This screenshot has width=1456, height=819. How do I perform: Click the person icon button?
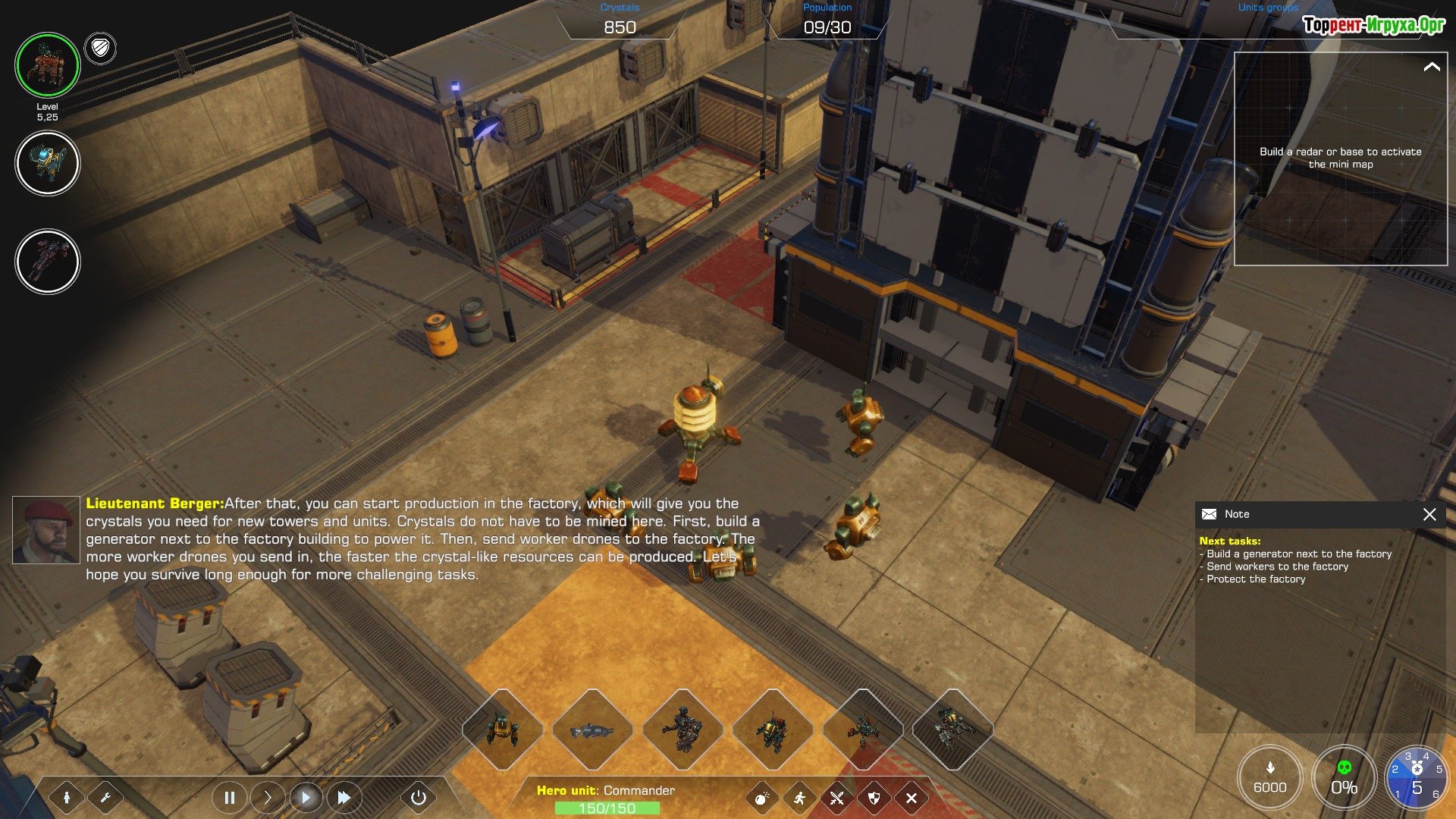(67, 798)
